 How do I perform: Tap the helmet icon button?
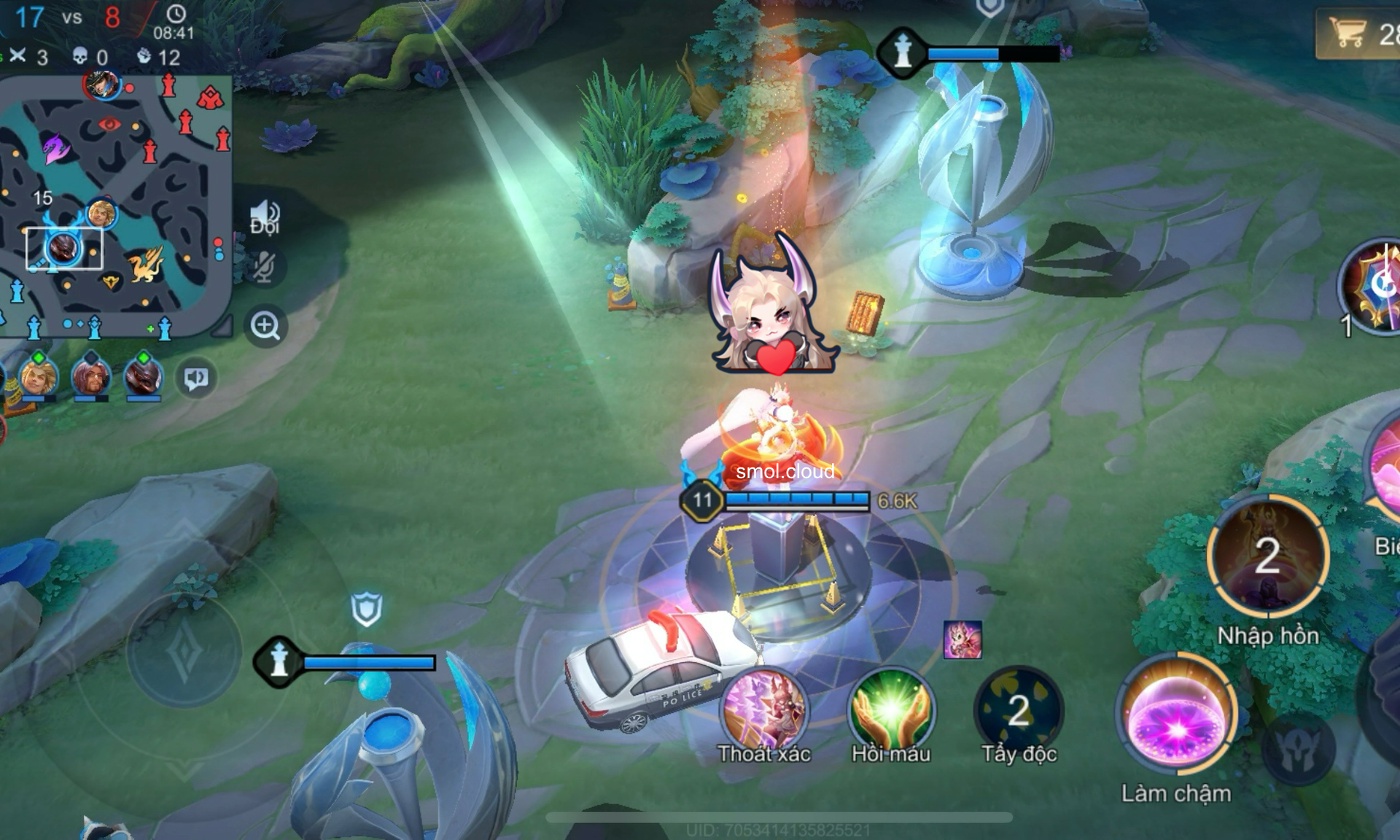[x=1299, y=749]
